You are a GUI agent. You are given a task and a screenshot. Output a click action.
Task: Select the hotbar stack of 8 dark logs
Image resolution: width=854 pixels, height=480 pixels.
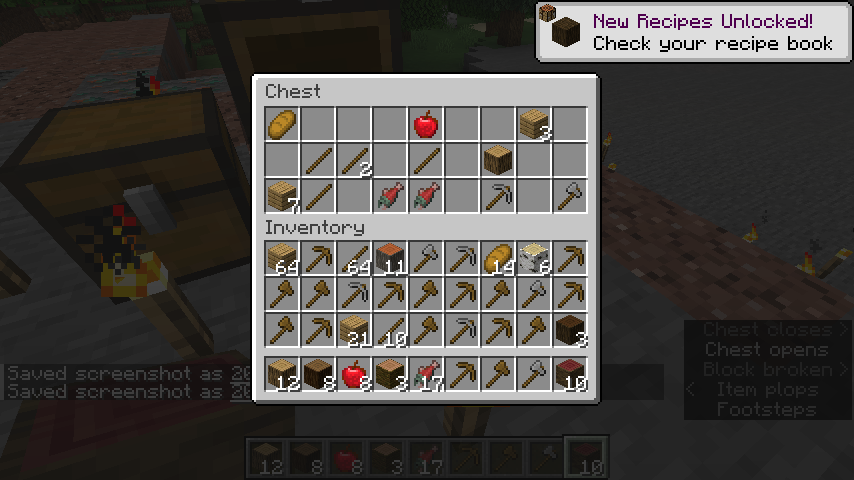click(318, 375)
